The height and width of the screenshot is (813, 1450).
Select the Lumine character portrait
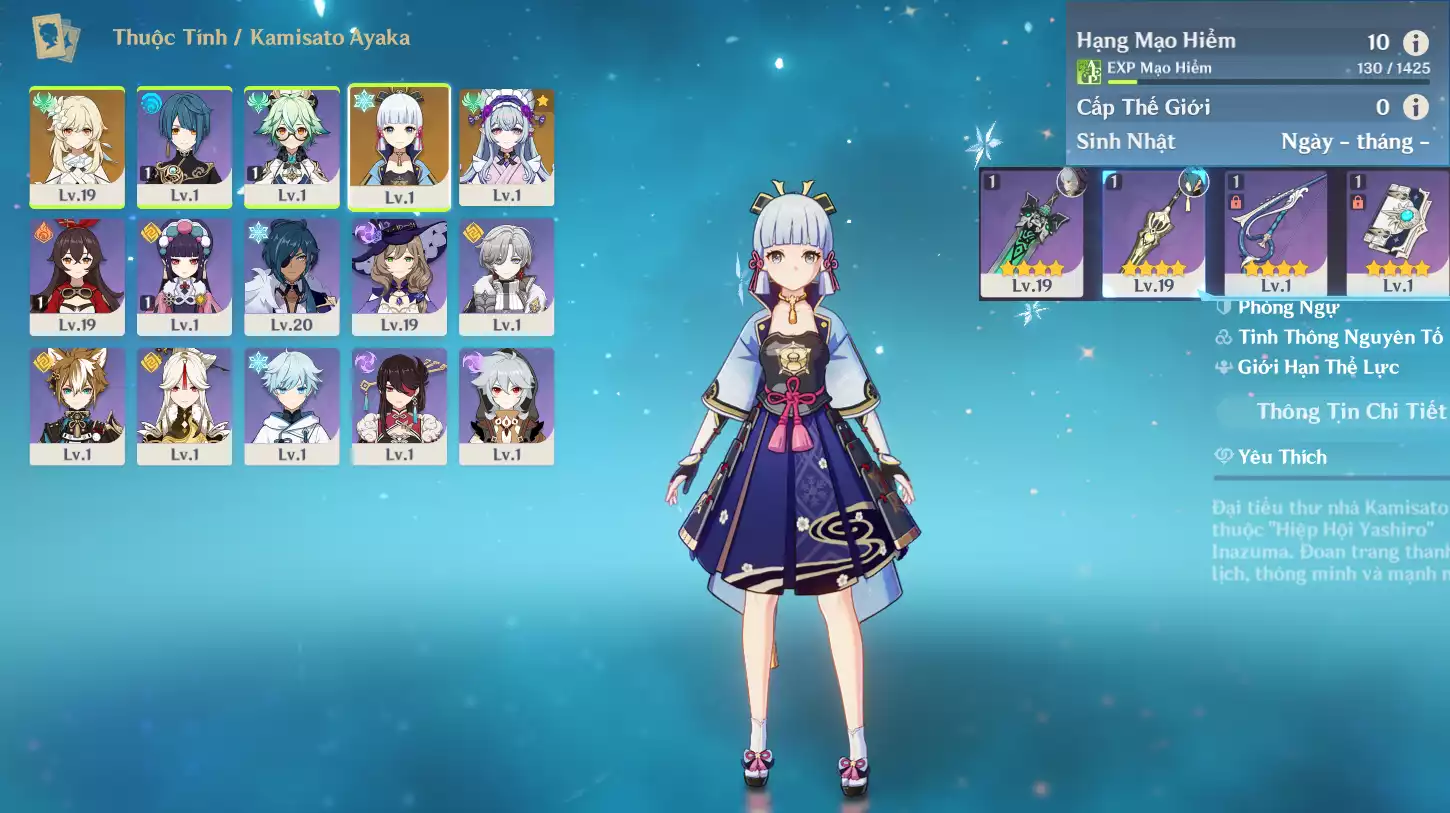point(77,146)
